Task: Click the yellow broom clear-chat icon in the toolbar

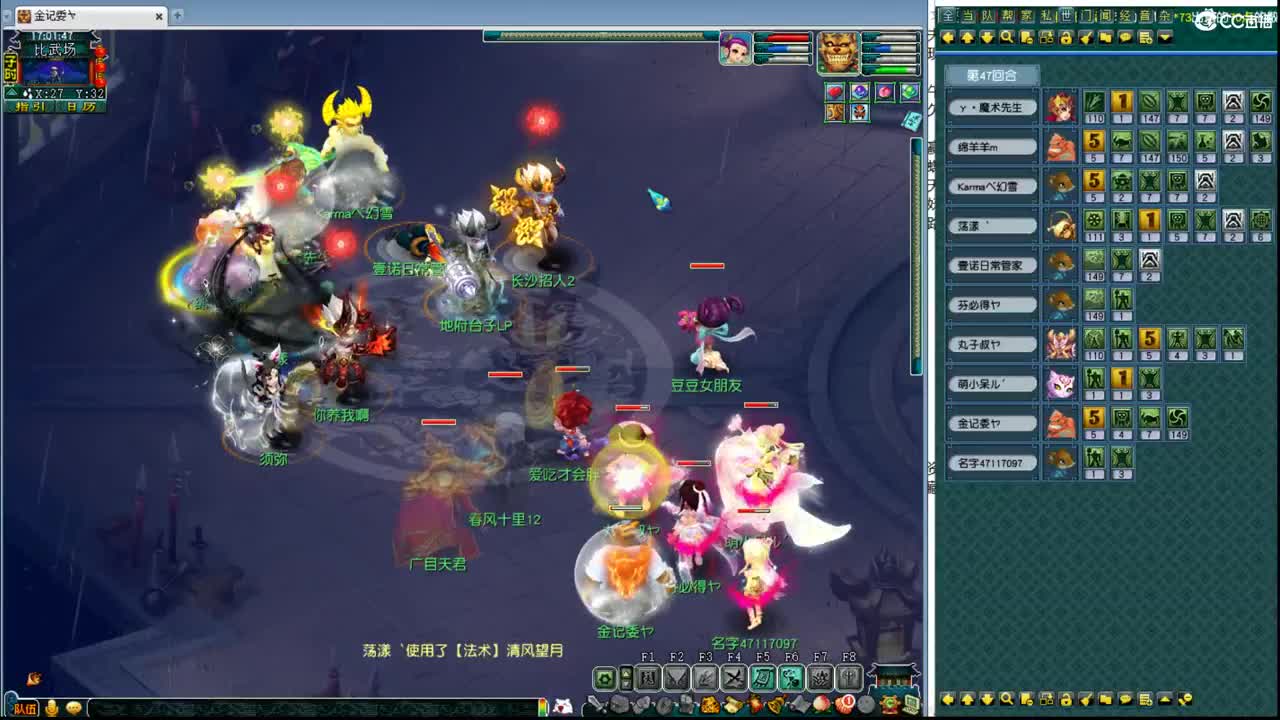Action: coord(1085,38)
